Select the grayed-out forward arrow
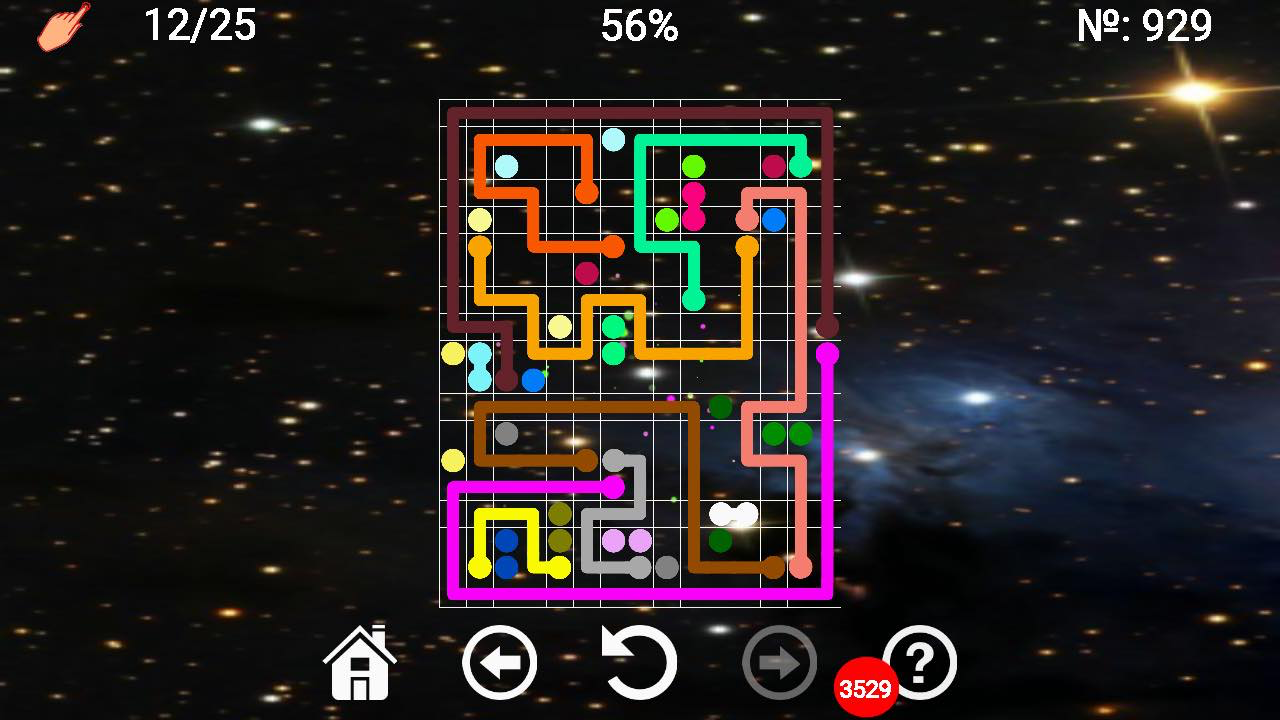This screenshot has height=720, width=1280. 781,662
